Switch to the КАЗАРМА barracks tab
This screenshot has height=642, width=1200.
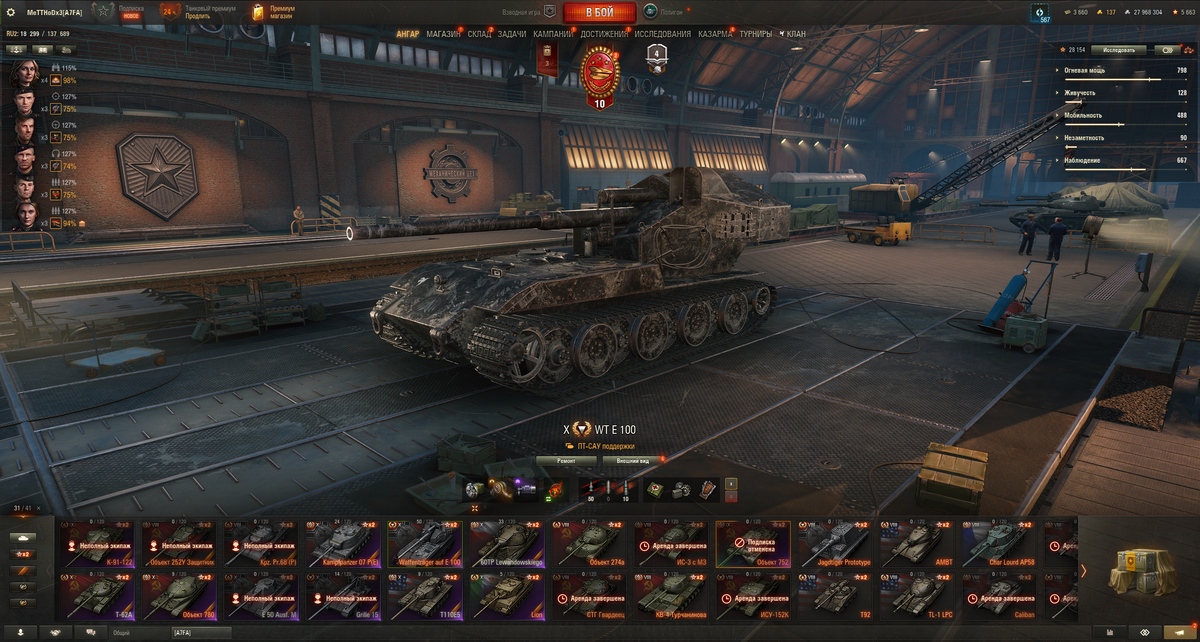(715, 34)
